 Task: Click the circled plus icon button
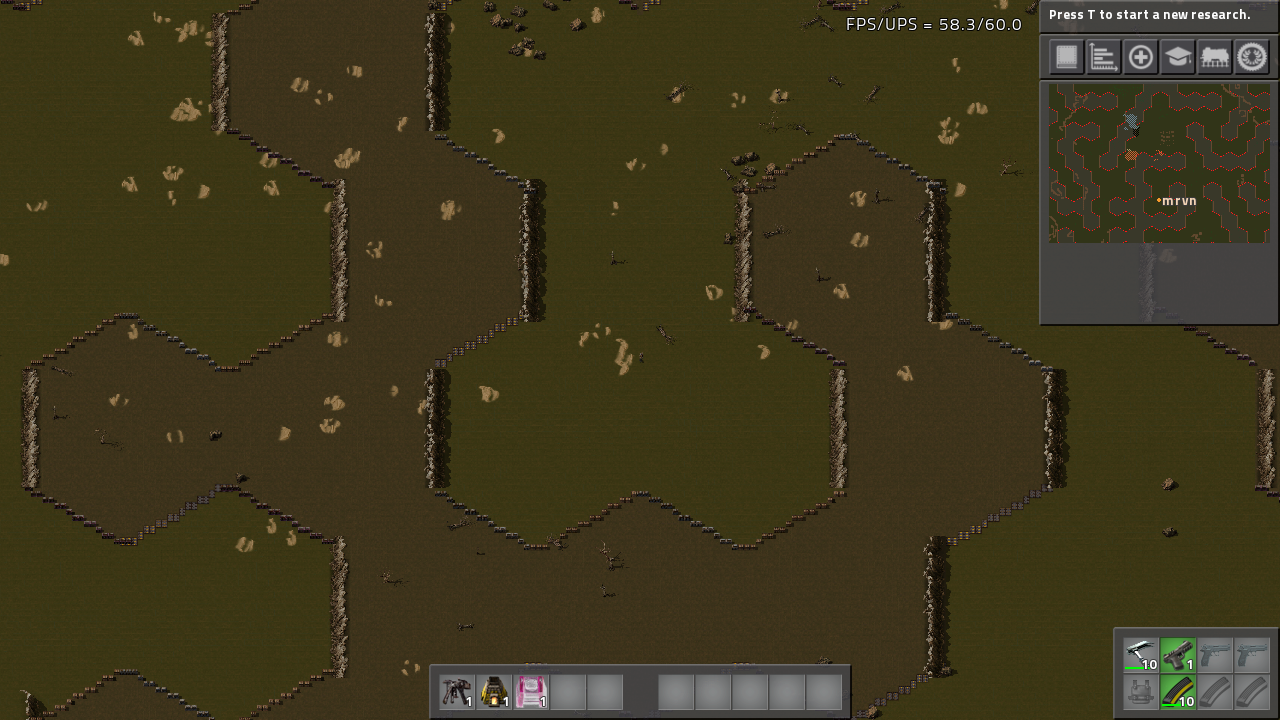(1141, 57)
